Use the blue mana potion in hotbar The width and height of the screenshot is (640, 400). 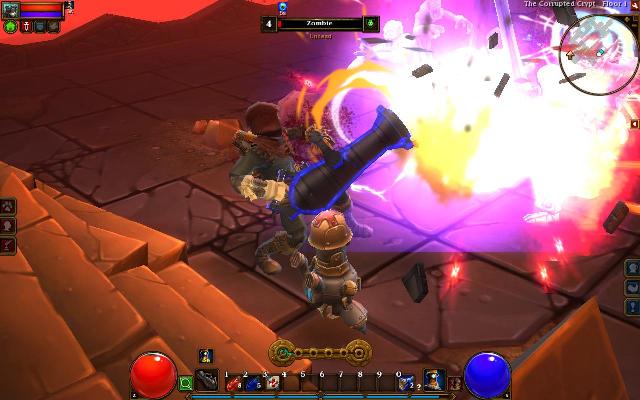point(250,381)
